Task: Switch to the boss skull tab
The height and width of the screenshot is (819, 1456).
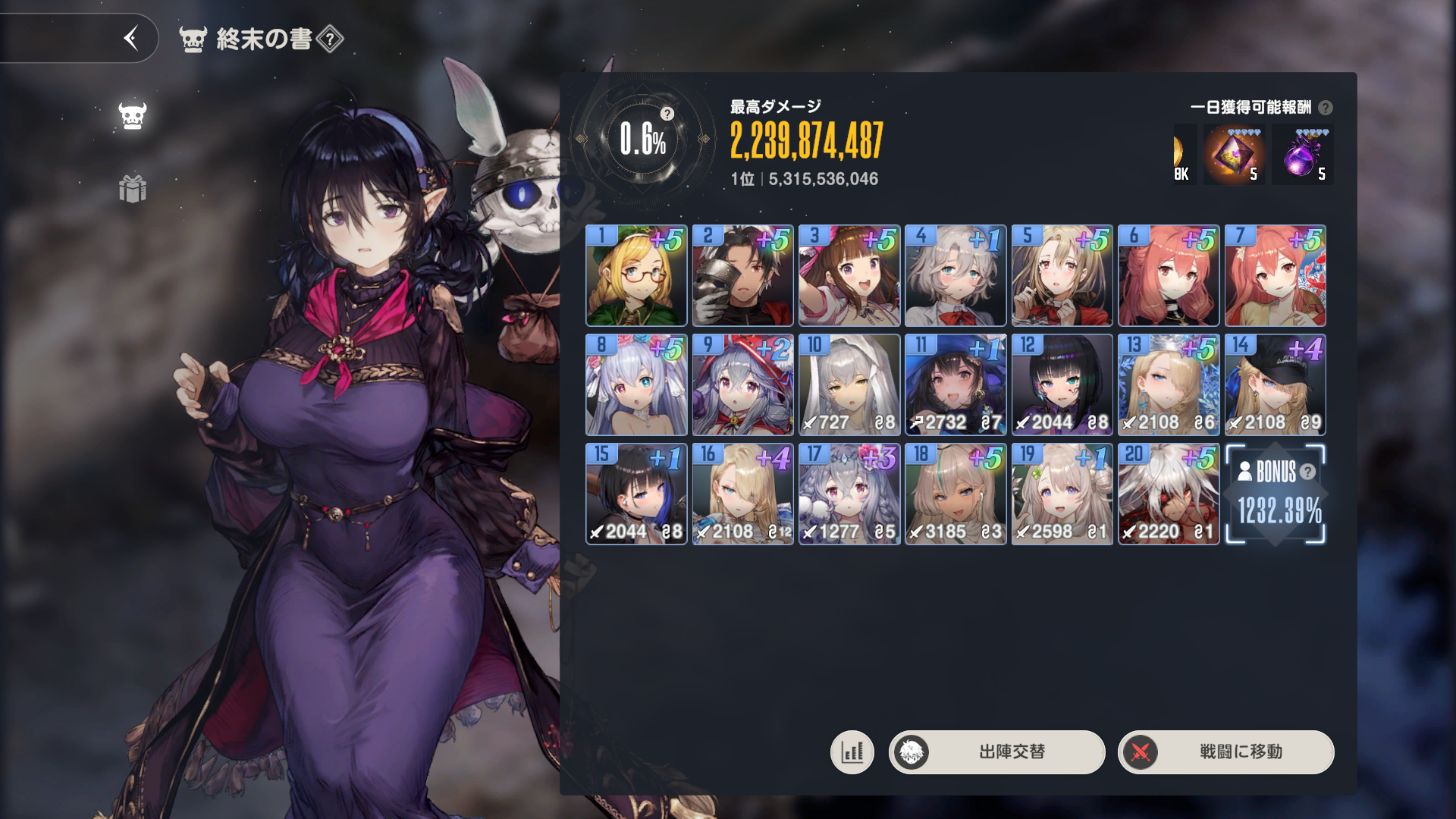Action: coord(133,115)
